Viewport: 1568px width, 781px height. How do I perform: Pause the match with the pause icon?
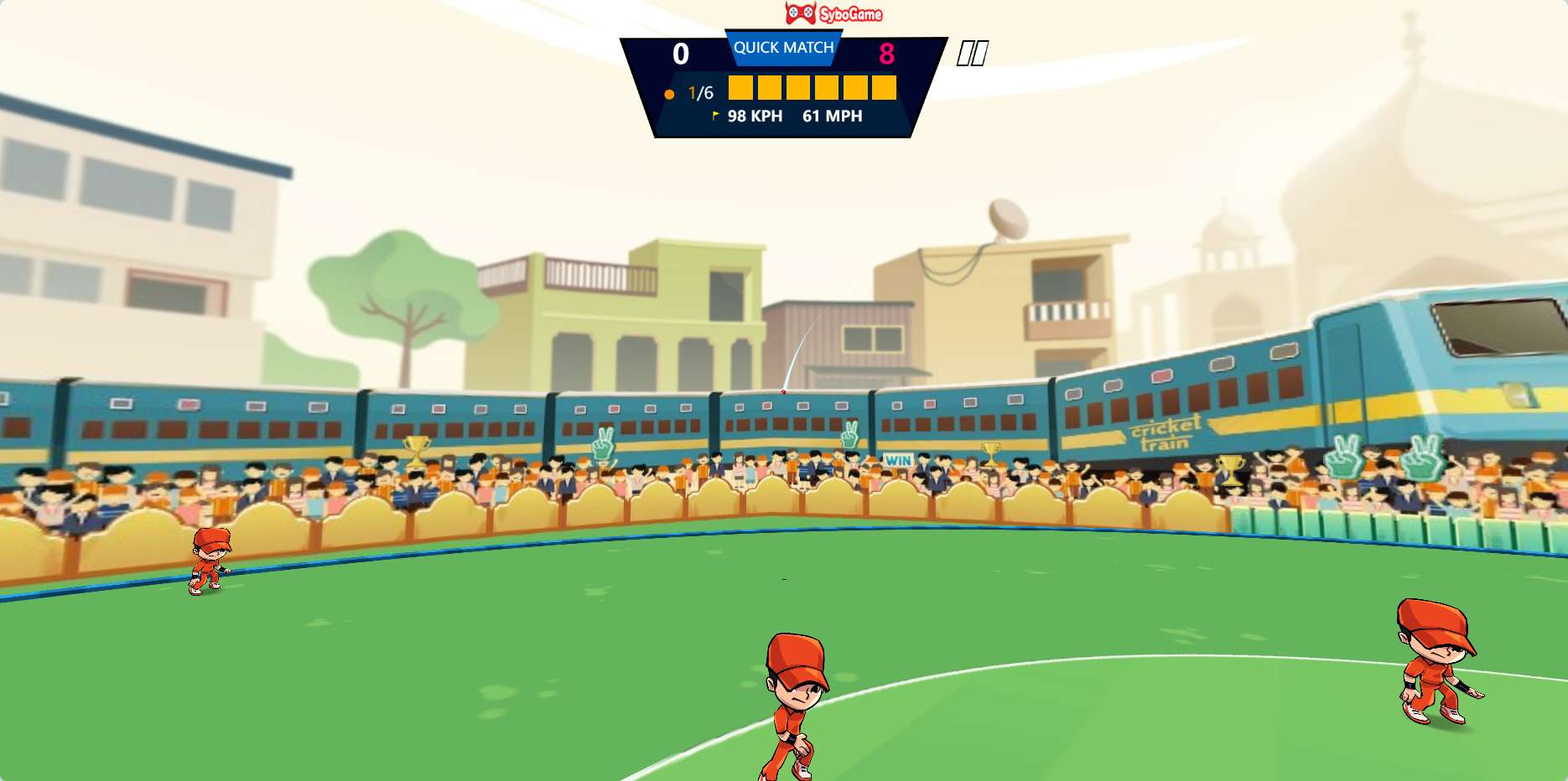coord(973,53)
